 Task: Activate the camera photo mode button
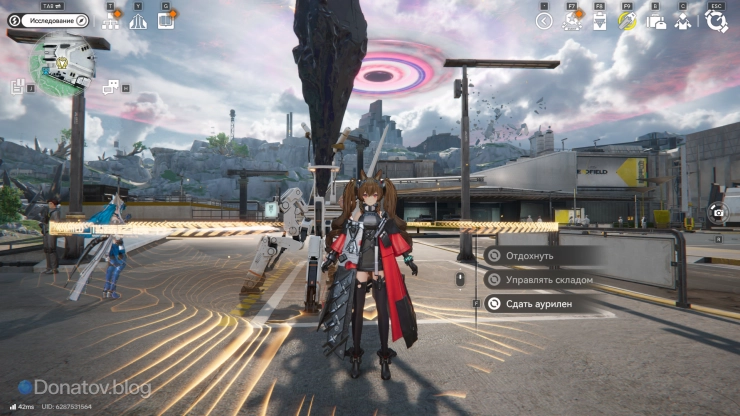pos(717,212)
